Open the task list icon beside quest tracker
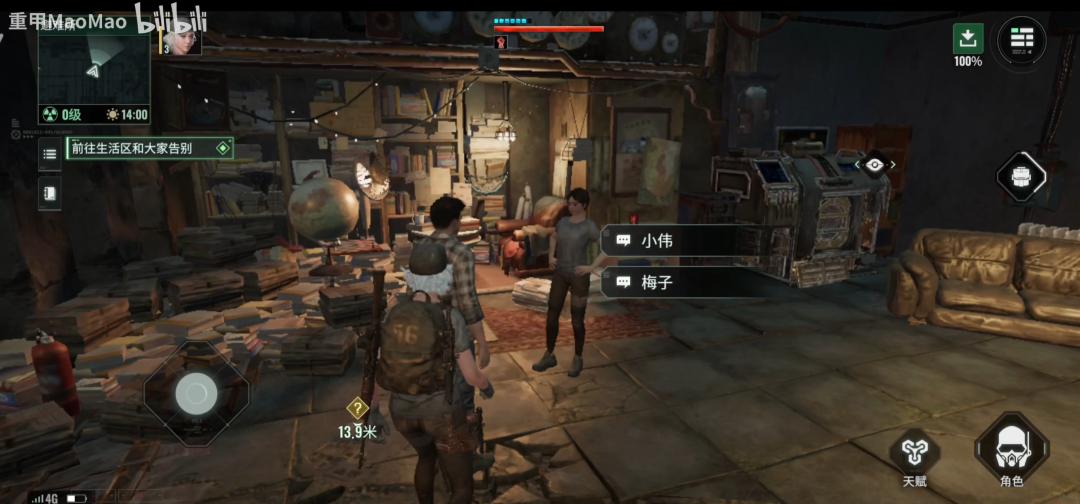 (x=49, y=154)
